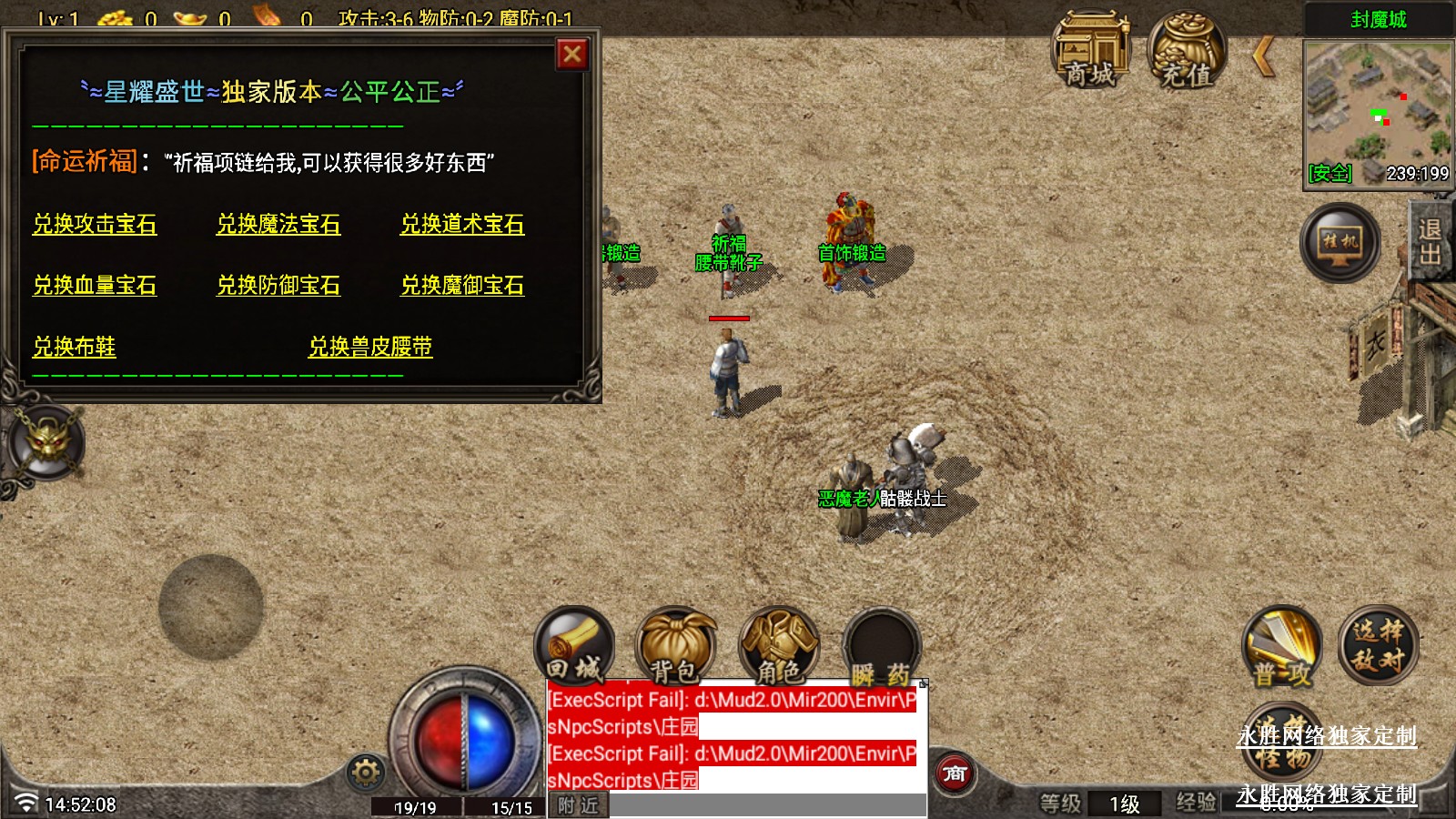
Task: Toggle the 挂机 auto-battle button
Action: pos(1340,242)
